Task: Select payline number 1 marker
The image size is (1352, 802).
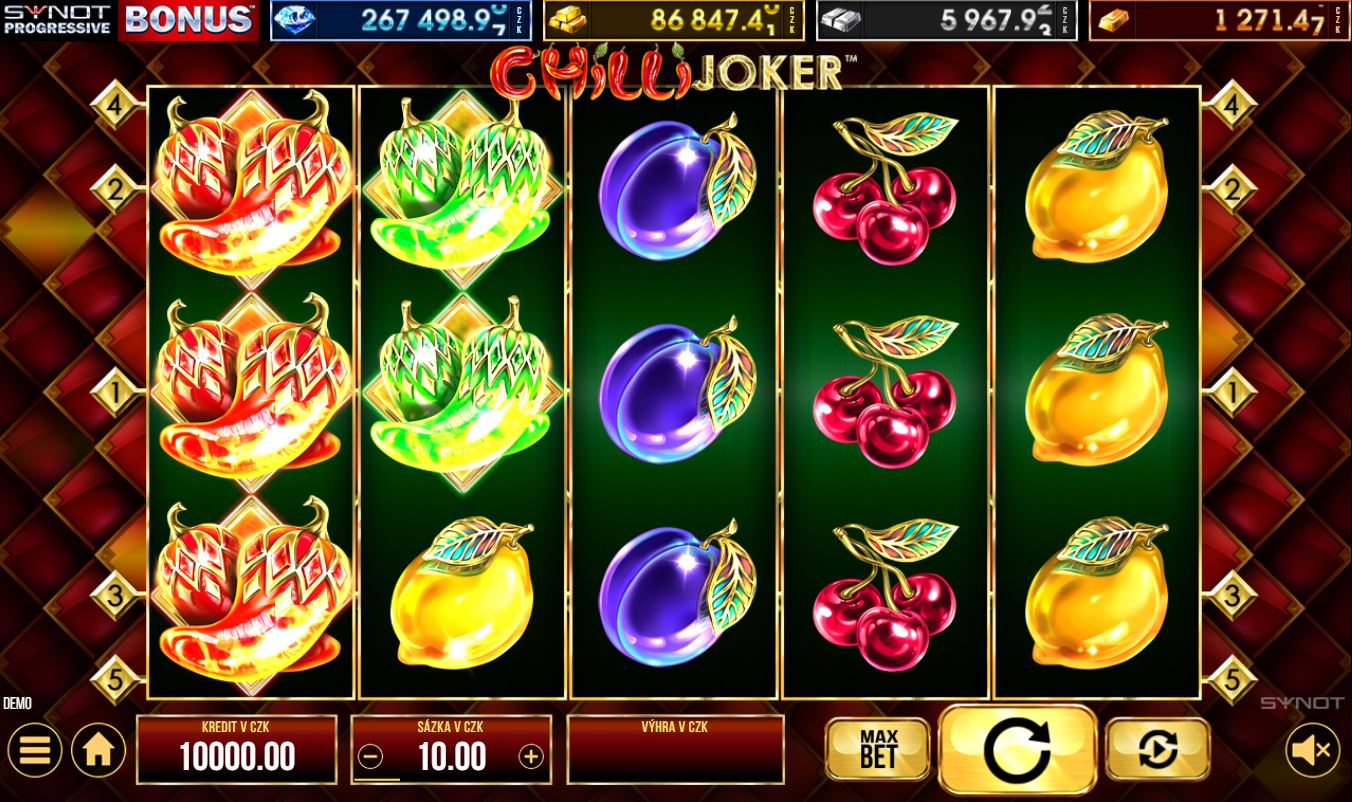Action: (115, 393)
